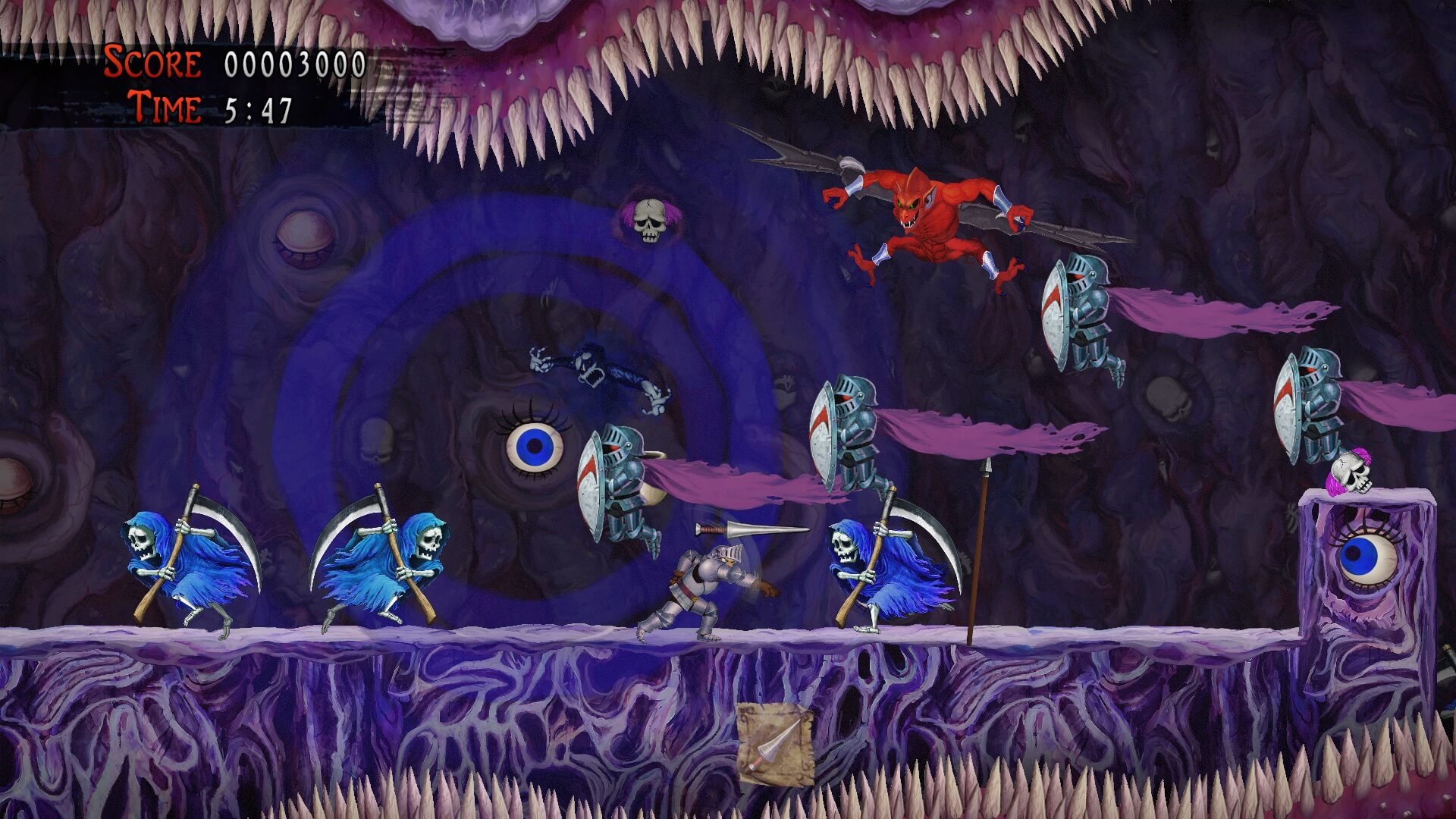Click the timer reading 5:47
Viewport: 1456px width, 819px height.
(258, 108)
